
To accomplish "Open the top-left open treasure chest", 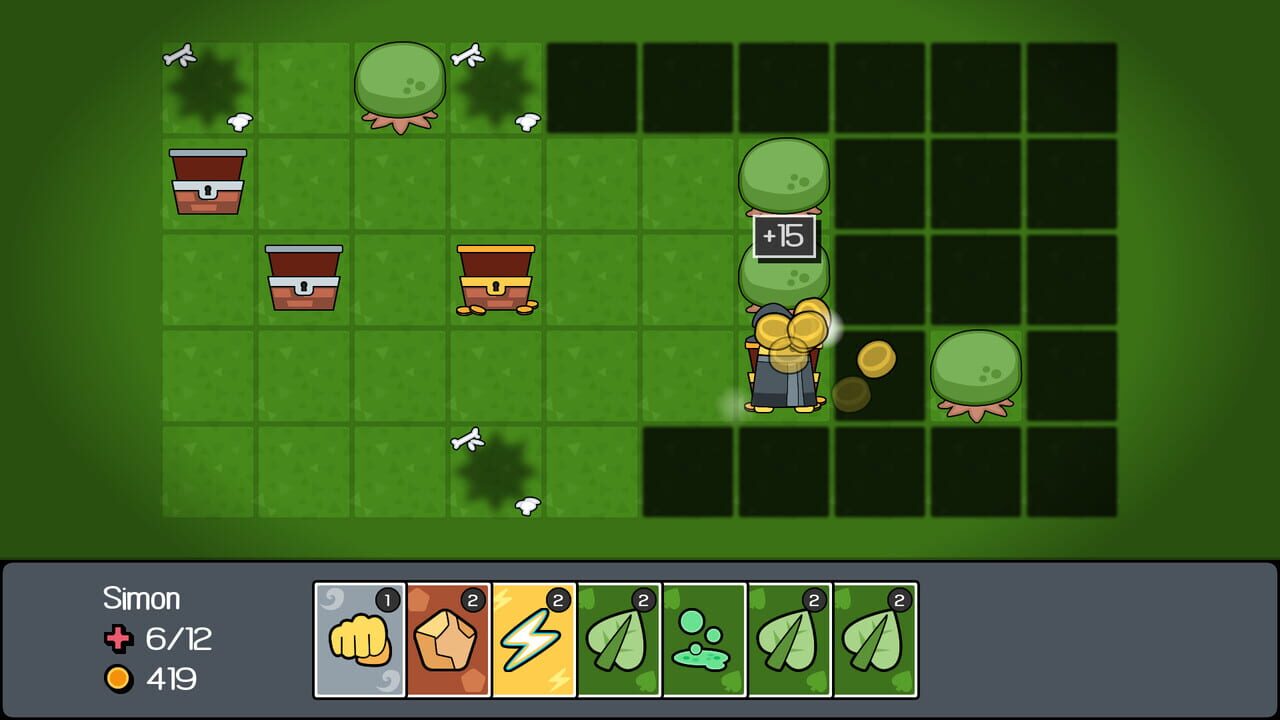I will (207, 183).
